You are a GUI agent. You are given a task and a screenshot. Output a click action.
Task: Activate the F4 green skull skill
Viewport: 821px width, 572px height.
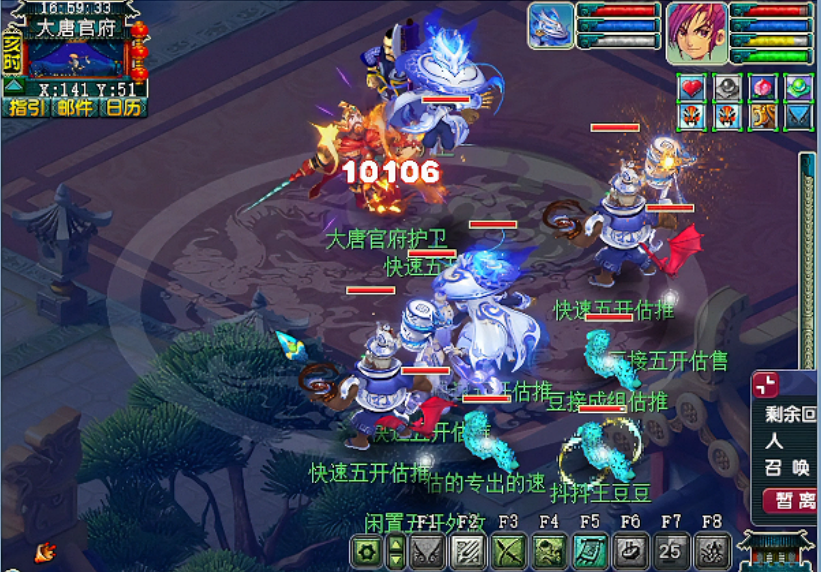pyautogui.click(x=548, y=550)
